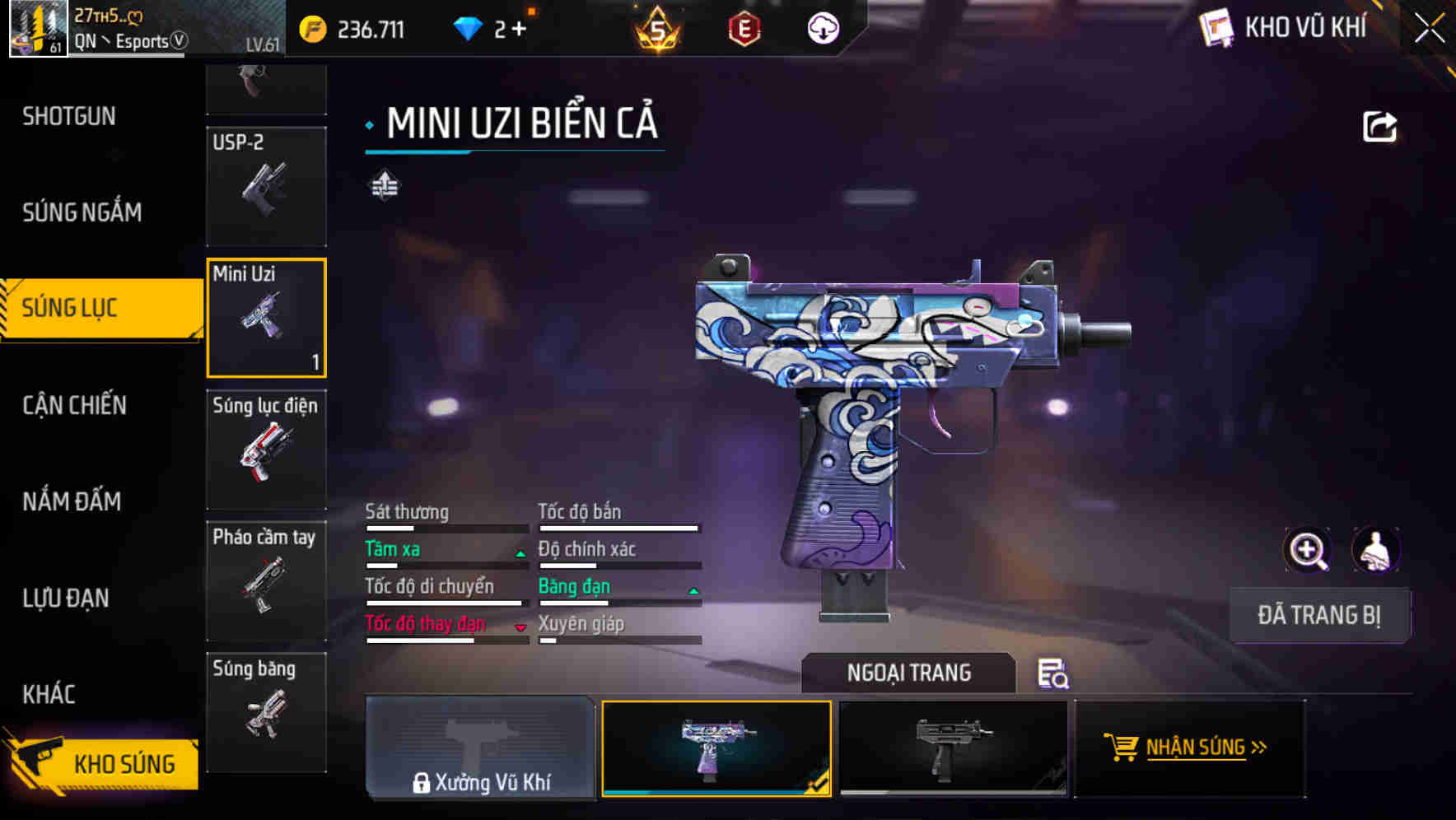Show the NẮM ĐẤM category
The width and height of the screenshot is (1456, 820).
[72, 501]
